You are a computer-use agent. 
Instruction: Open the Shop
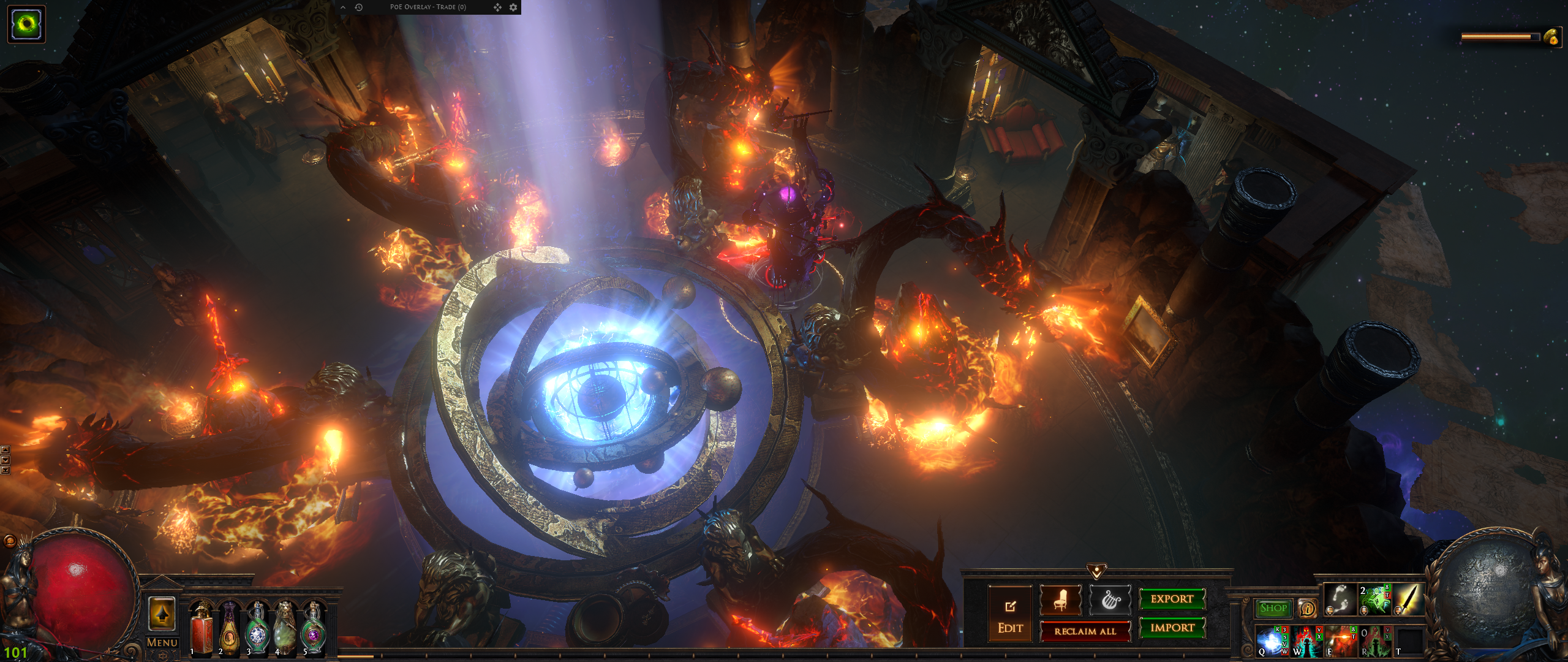(x=1273, y=608)
